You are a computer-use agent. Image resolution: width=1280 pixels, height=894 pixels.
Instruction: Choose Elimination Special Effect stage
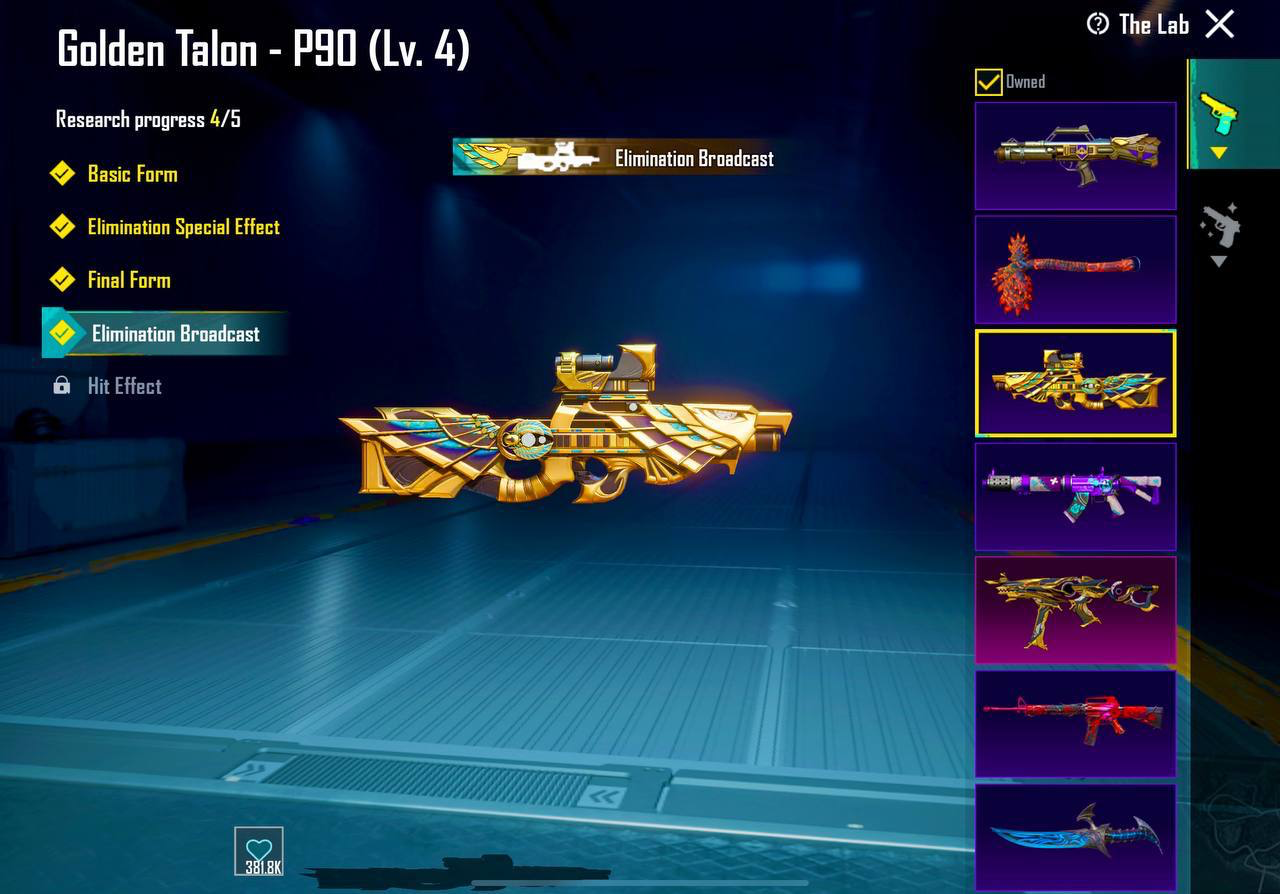tap(183, 227)
